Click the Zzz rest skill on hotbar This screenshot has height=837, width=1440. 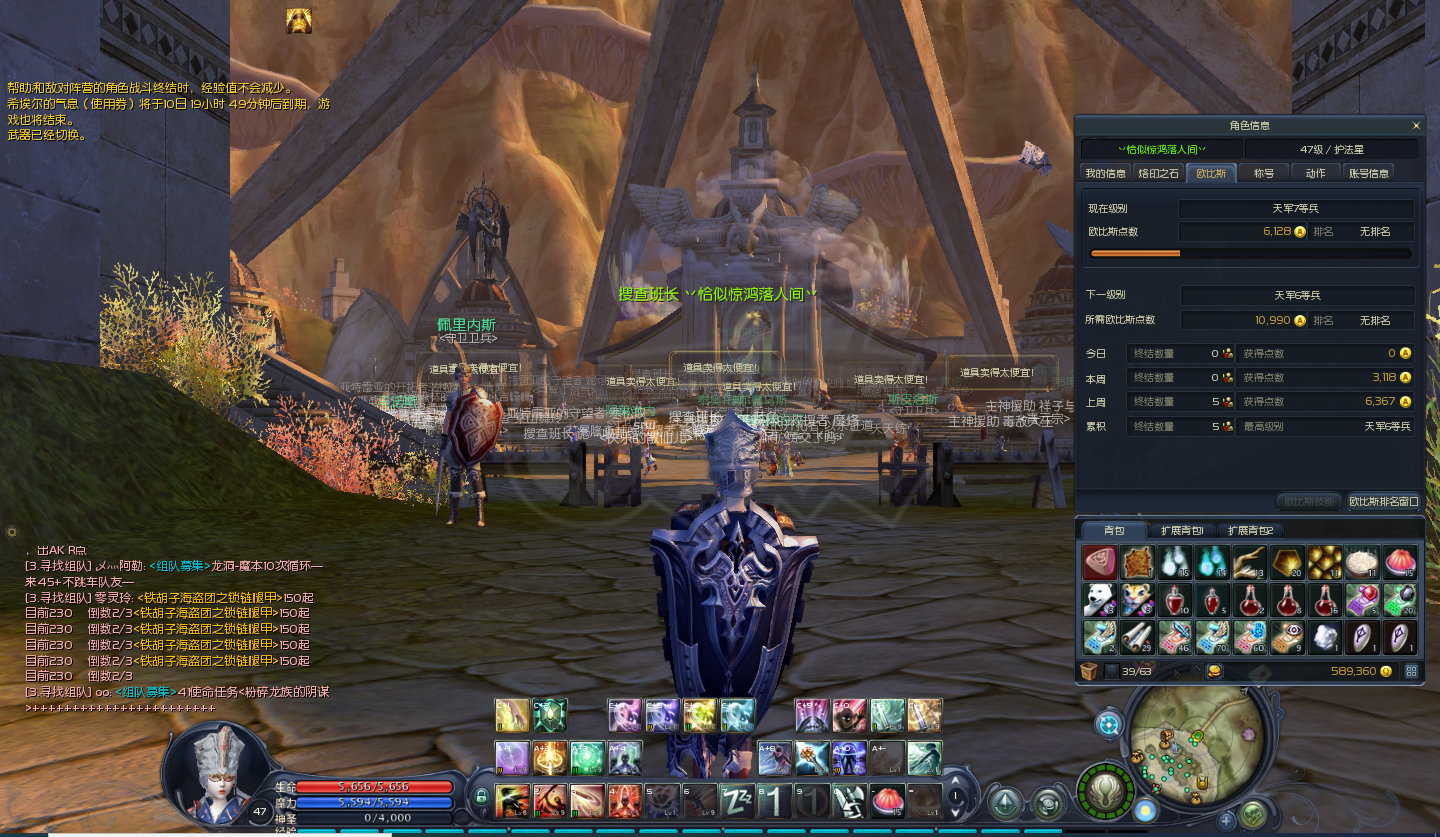[x=738, y=799]
